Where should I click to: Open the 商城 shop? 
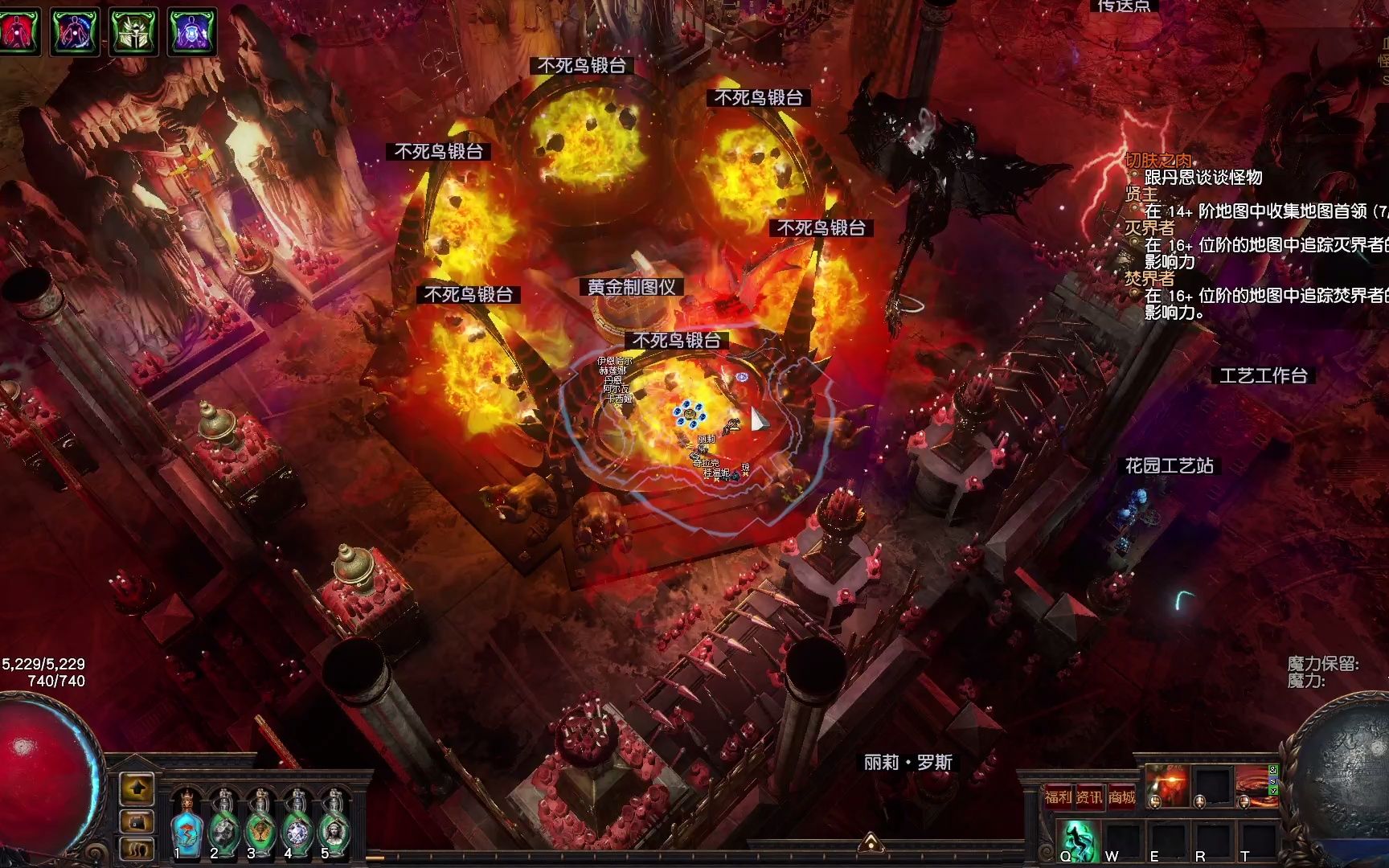(1121, 796)
